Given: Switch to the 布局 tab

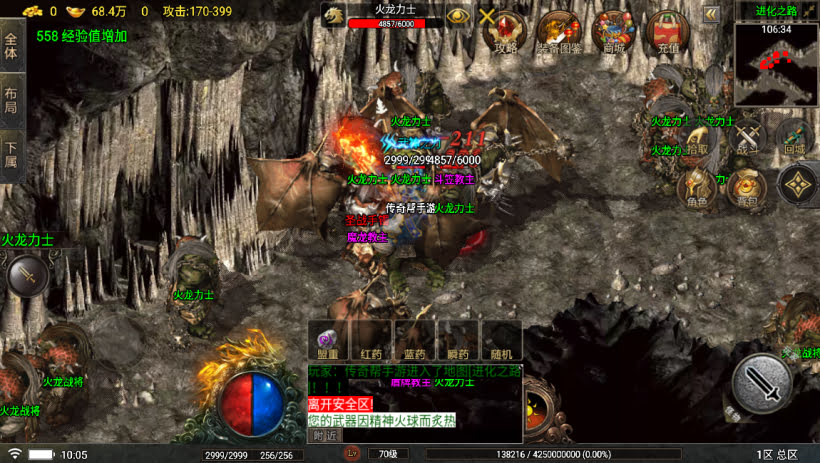Looking at the screenshot, I should tap(11, 100).
